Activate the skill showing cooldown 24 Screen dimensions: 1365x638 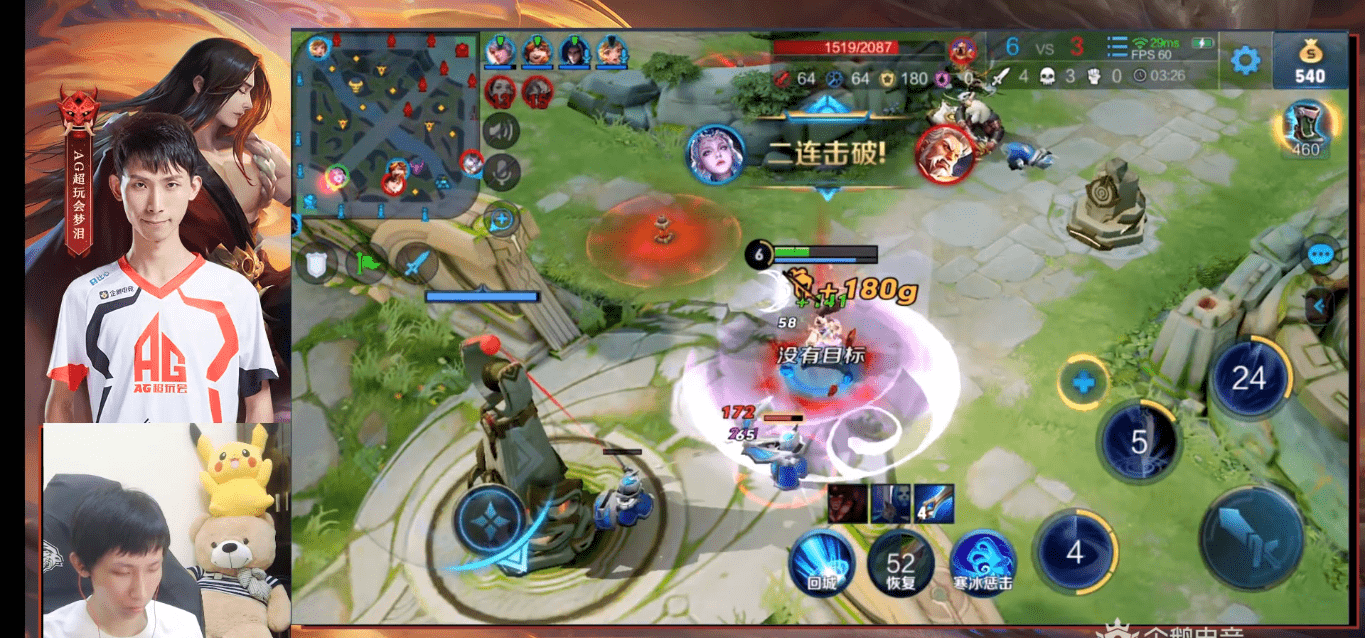pyautogui.click(x=1249, y=378)
